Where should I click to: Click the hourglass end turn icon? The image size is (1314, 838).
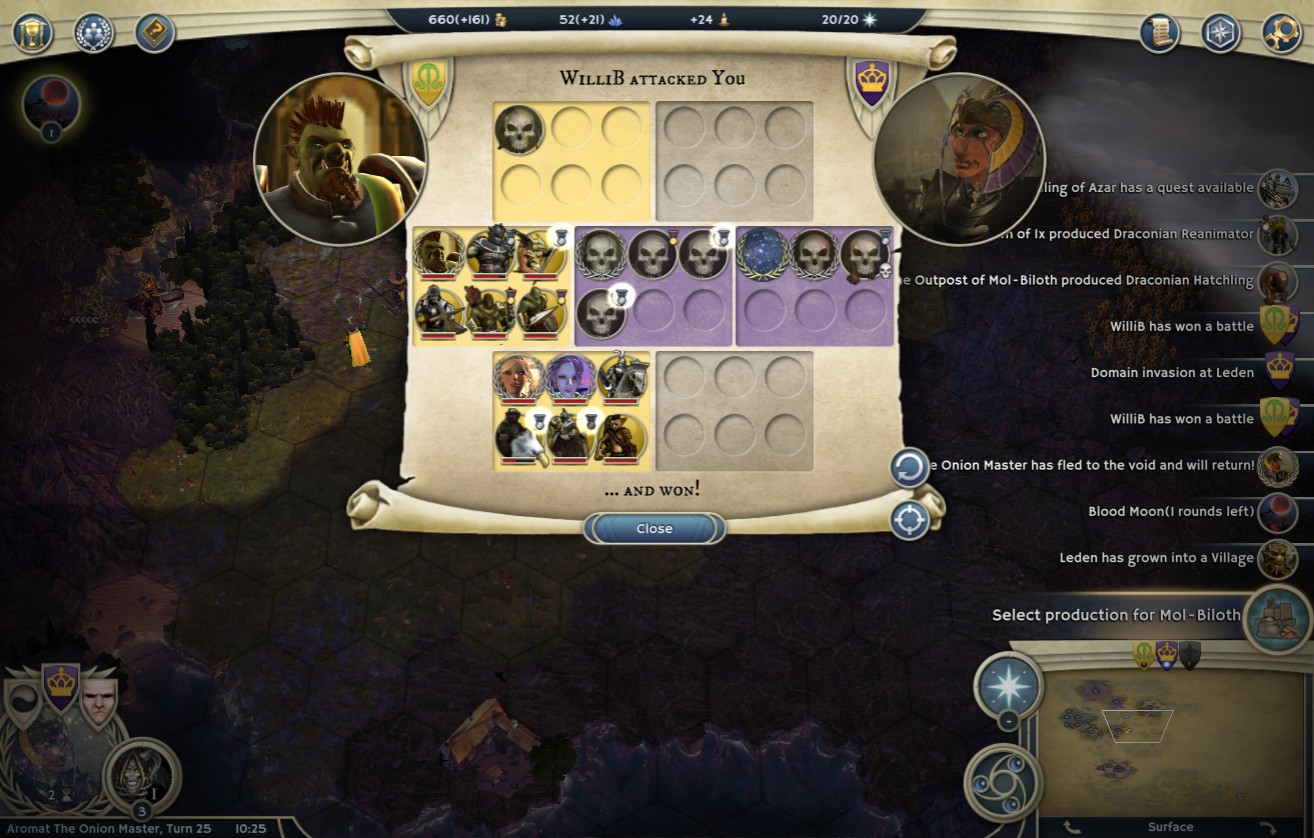32,32
